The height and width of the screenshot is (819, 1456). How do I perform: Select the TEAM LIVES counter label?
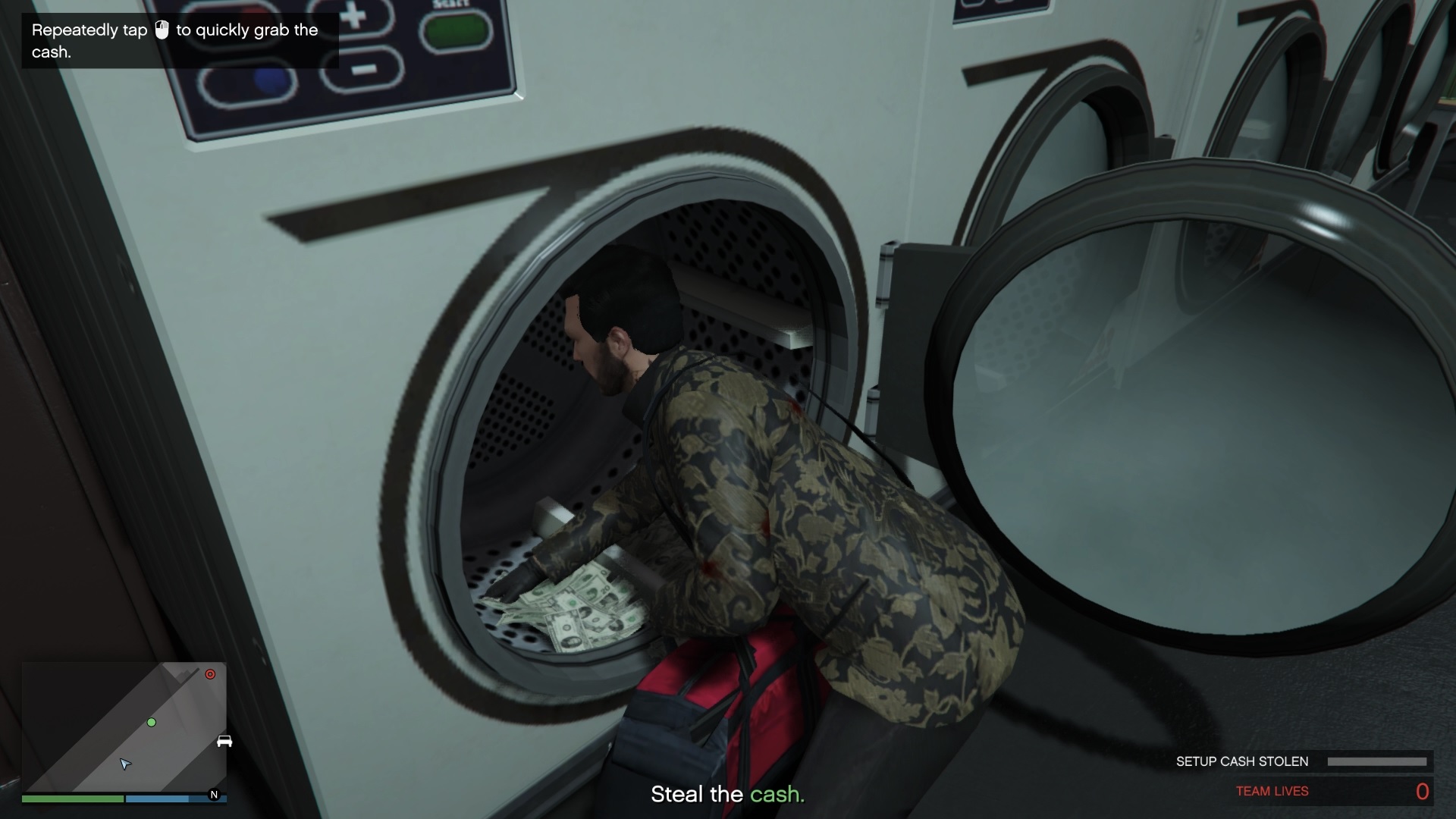coord(1271,791)
